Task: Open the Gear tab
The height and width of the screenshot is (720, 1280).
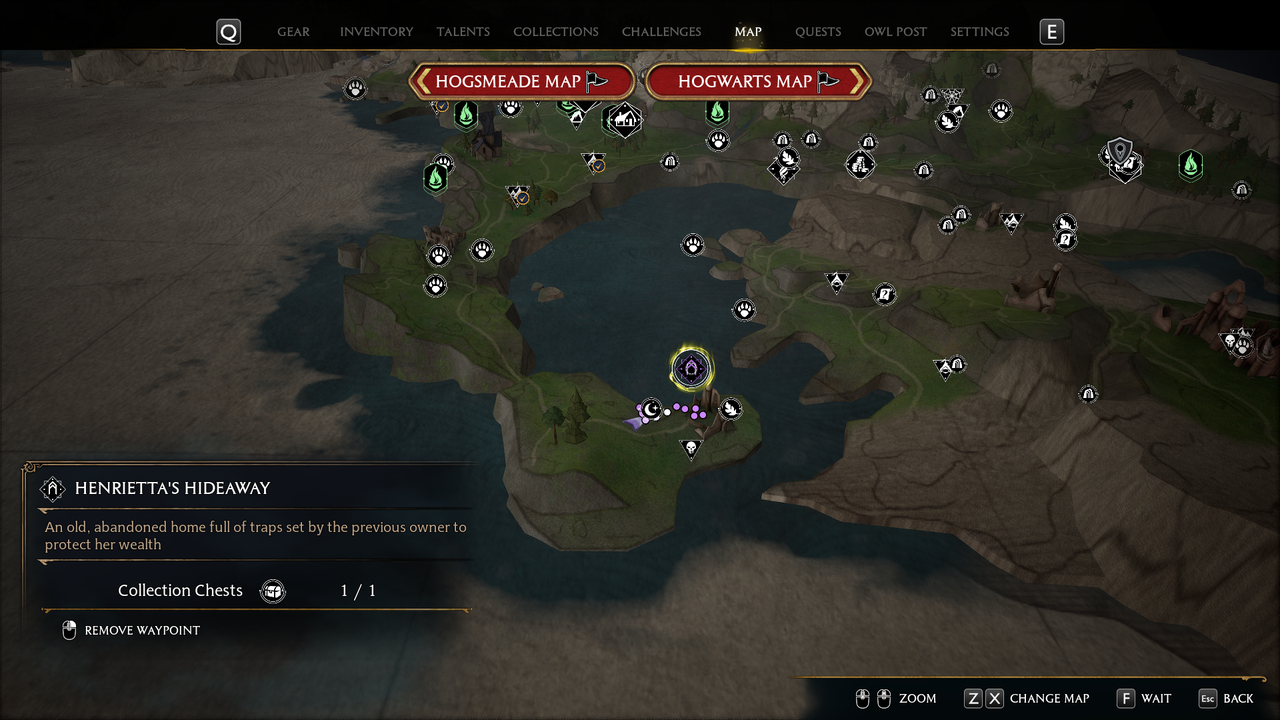Action: point(293,32)
